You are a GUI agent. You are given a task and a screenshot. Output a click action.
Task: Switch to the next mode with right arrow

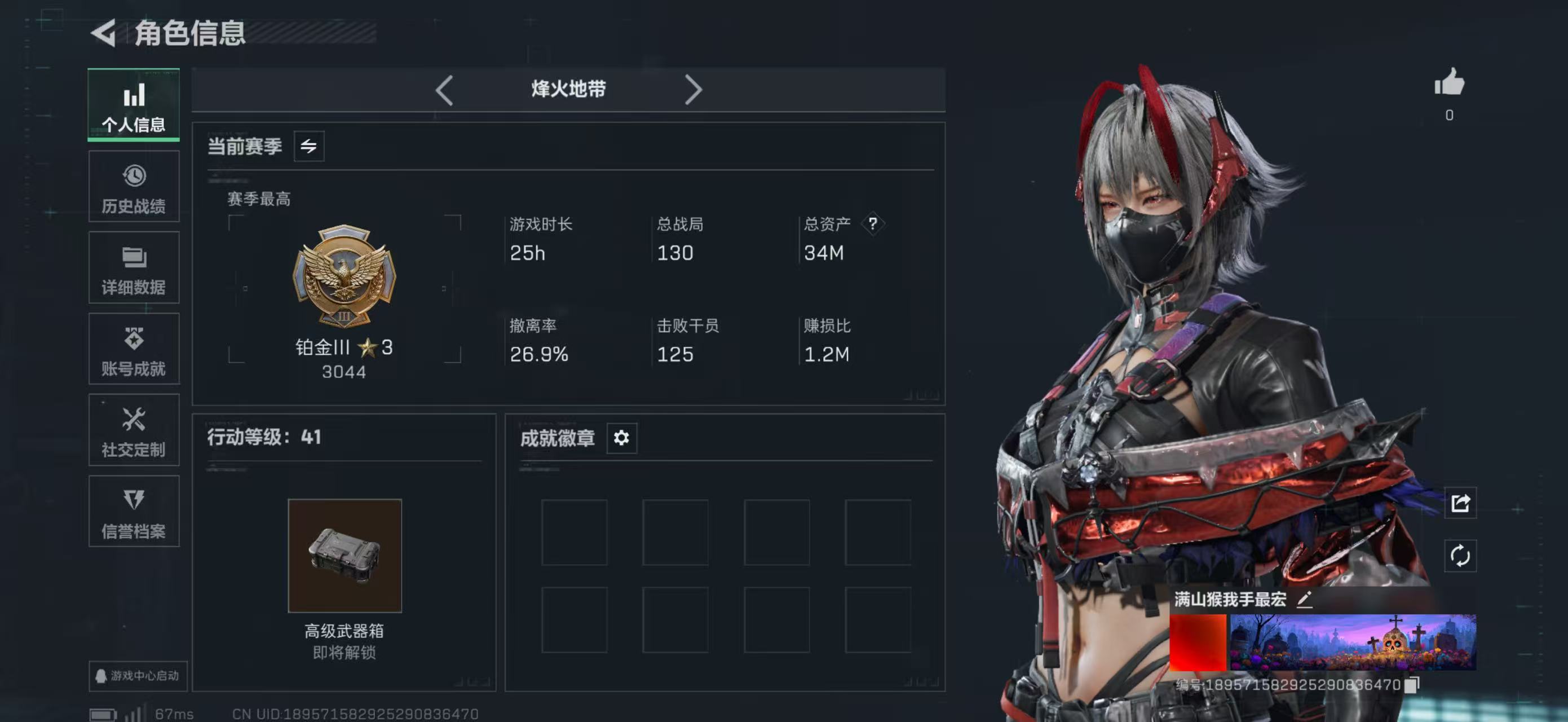pos(694,90)
